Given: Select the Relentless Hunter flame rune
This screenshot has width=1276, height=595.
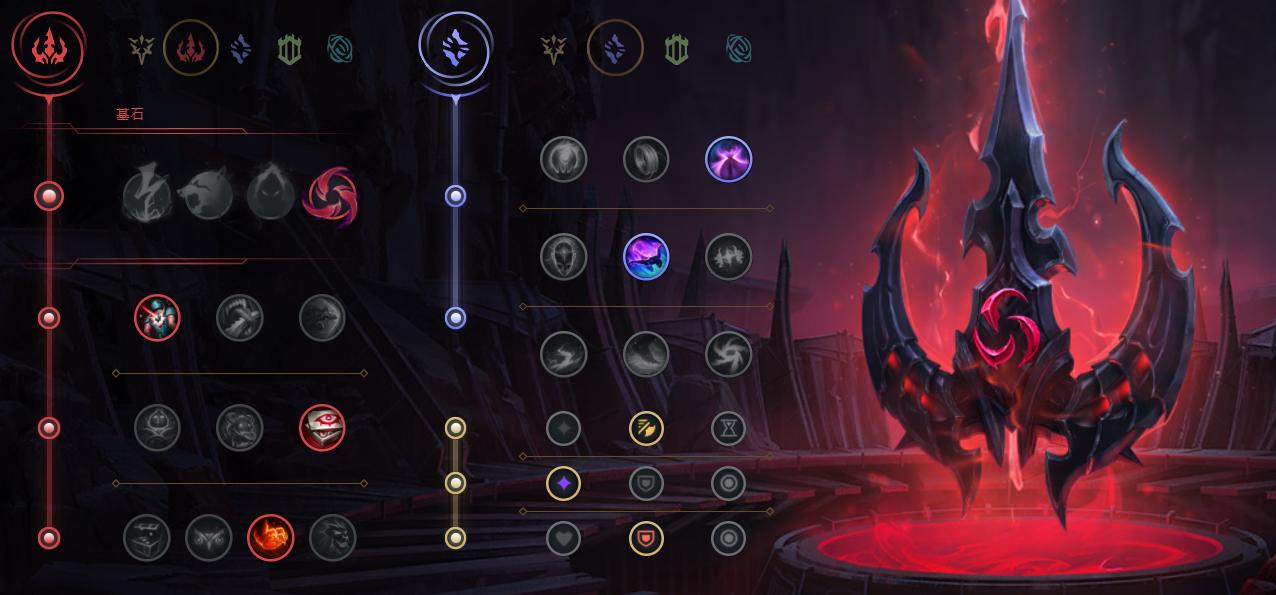Looking at the screenshot, I should [x=270, y=538].
